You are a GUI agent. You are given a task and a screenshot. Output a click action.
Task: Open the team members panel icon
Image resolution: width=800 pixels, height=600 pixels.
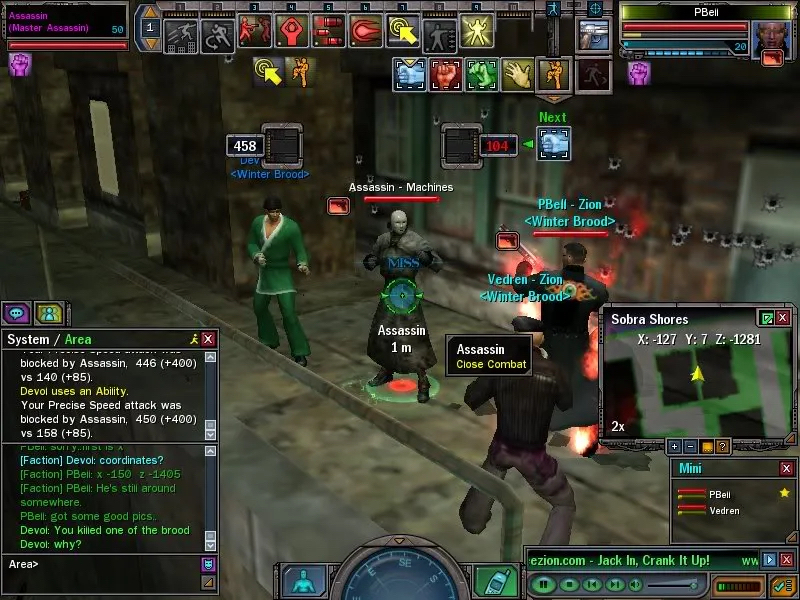pos(48,312)
